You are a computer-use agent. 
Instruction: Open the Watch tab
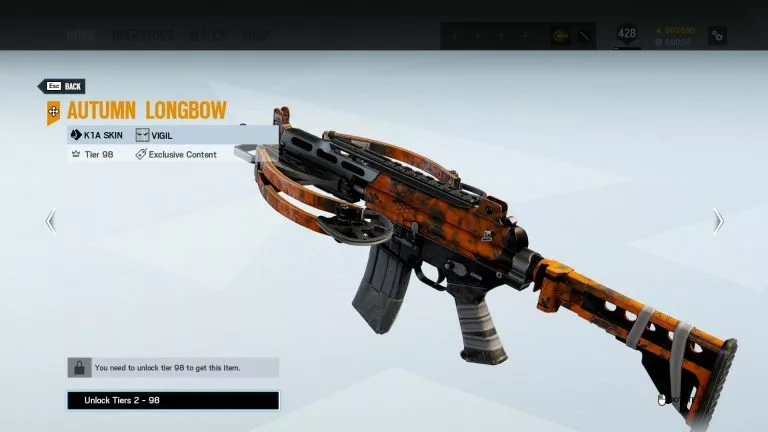pos(207,36)
